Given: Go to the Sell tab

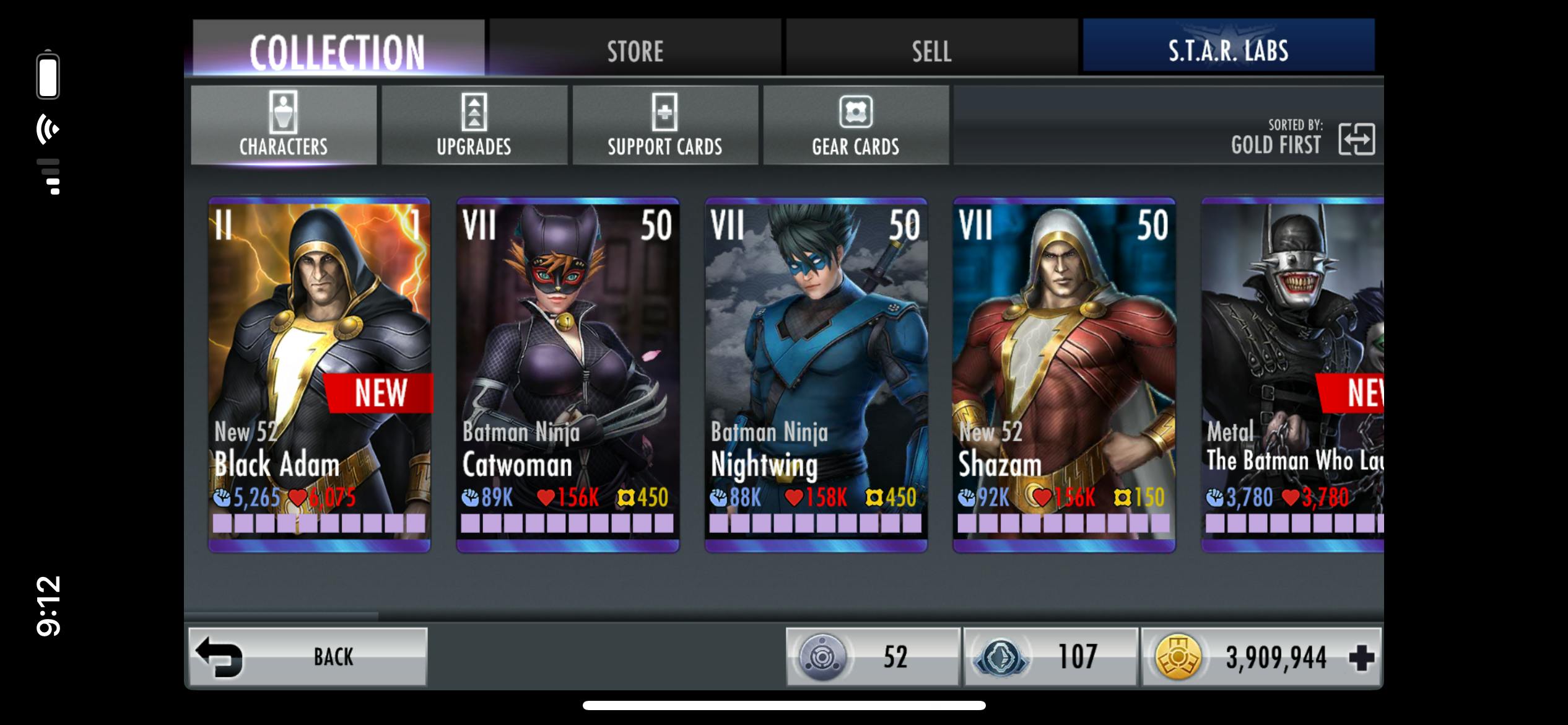Looking at the screenshot, I should [x=931, y=50].
